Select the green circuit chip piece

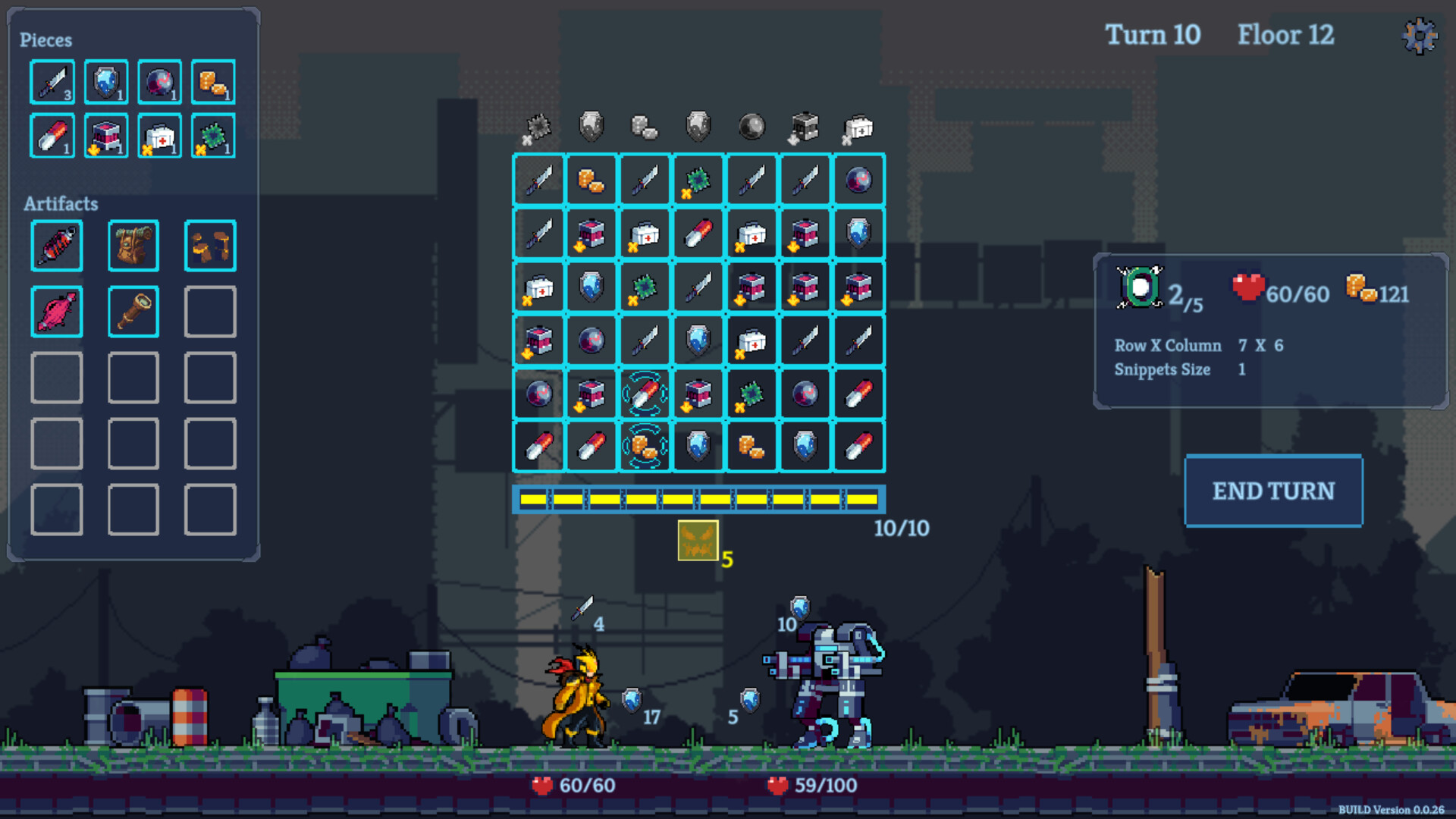212,136
